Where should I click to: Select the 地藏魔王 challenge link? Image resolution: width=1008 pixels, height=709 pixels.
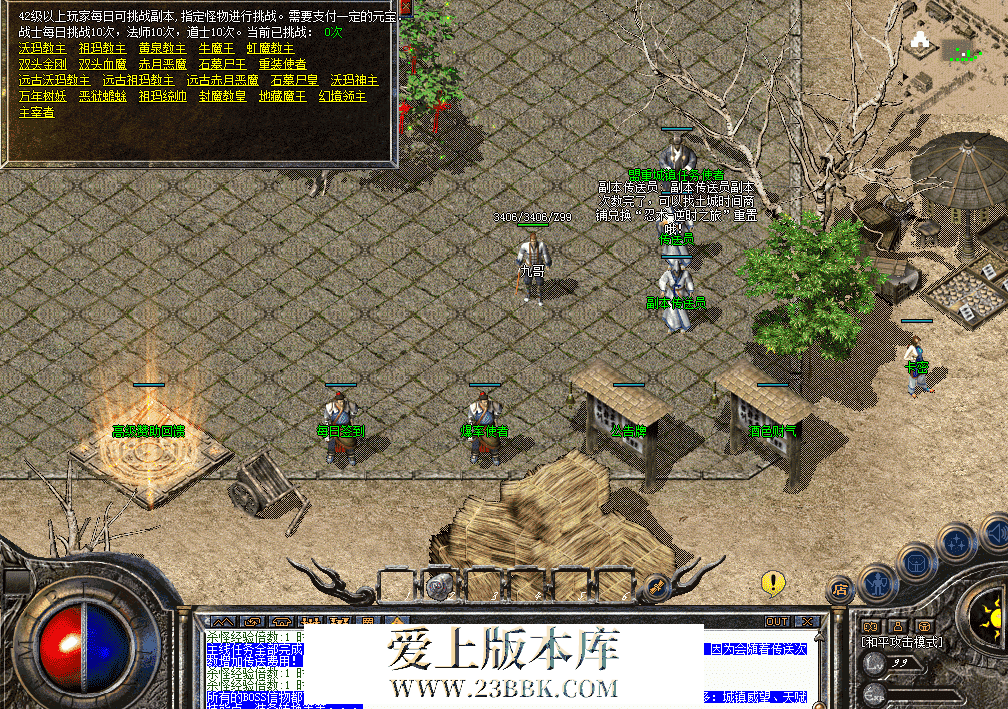pyautogui.click(x=282, y=96)
